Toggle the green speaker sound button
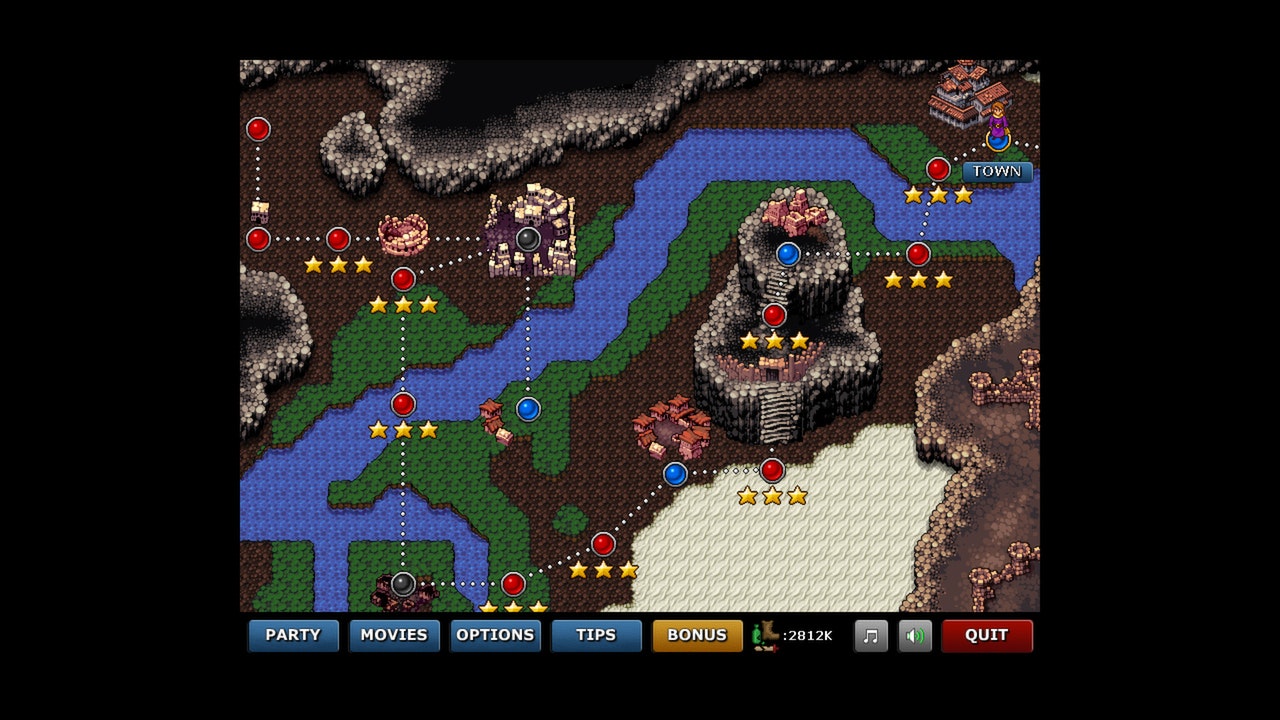 pos(915,636)
